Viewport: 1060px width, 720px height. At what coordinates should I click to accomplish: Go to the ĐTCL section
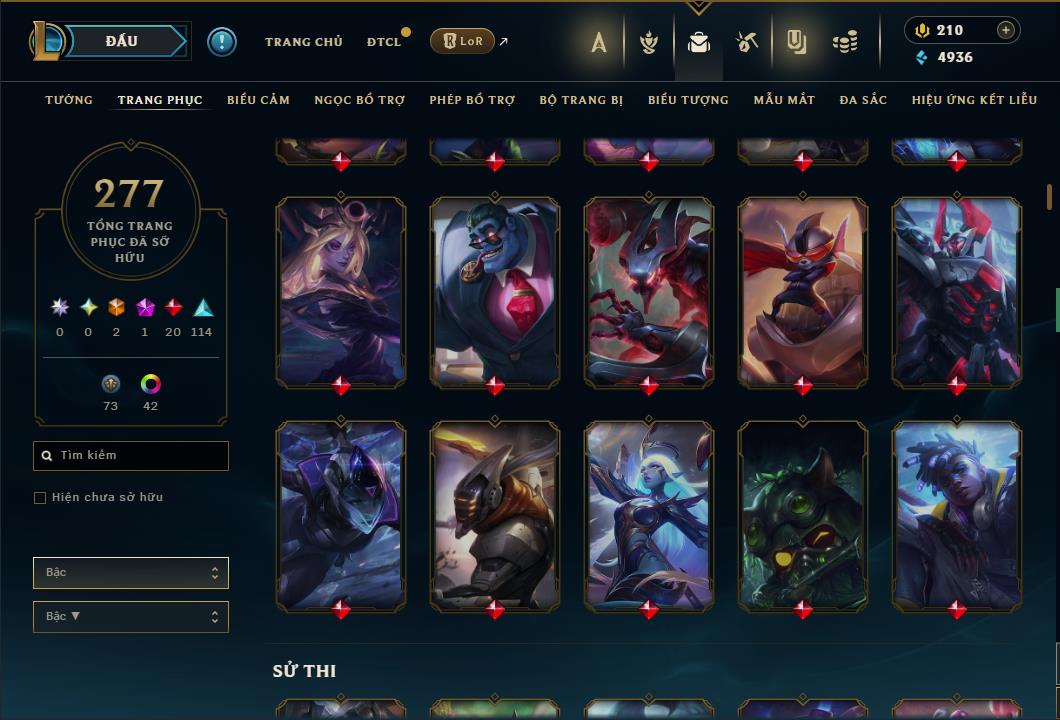[x=384, y=42]
